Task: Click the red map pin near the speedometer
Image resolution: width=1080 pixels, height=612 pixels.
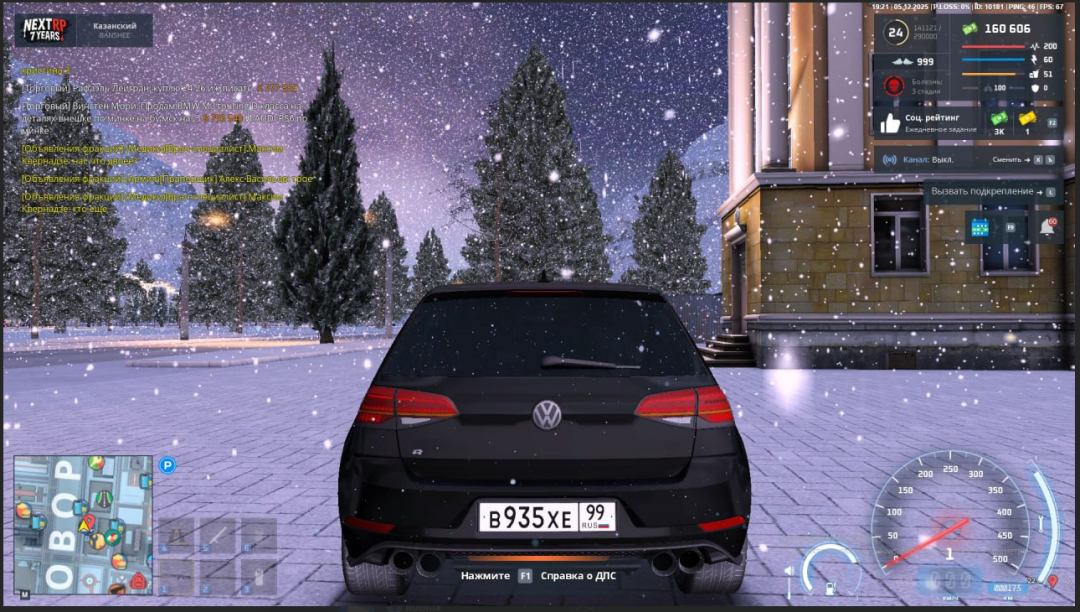Action: click(1053, 580)
